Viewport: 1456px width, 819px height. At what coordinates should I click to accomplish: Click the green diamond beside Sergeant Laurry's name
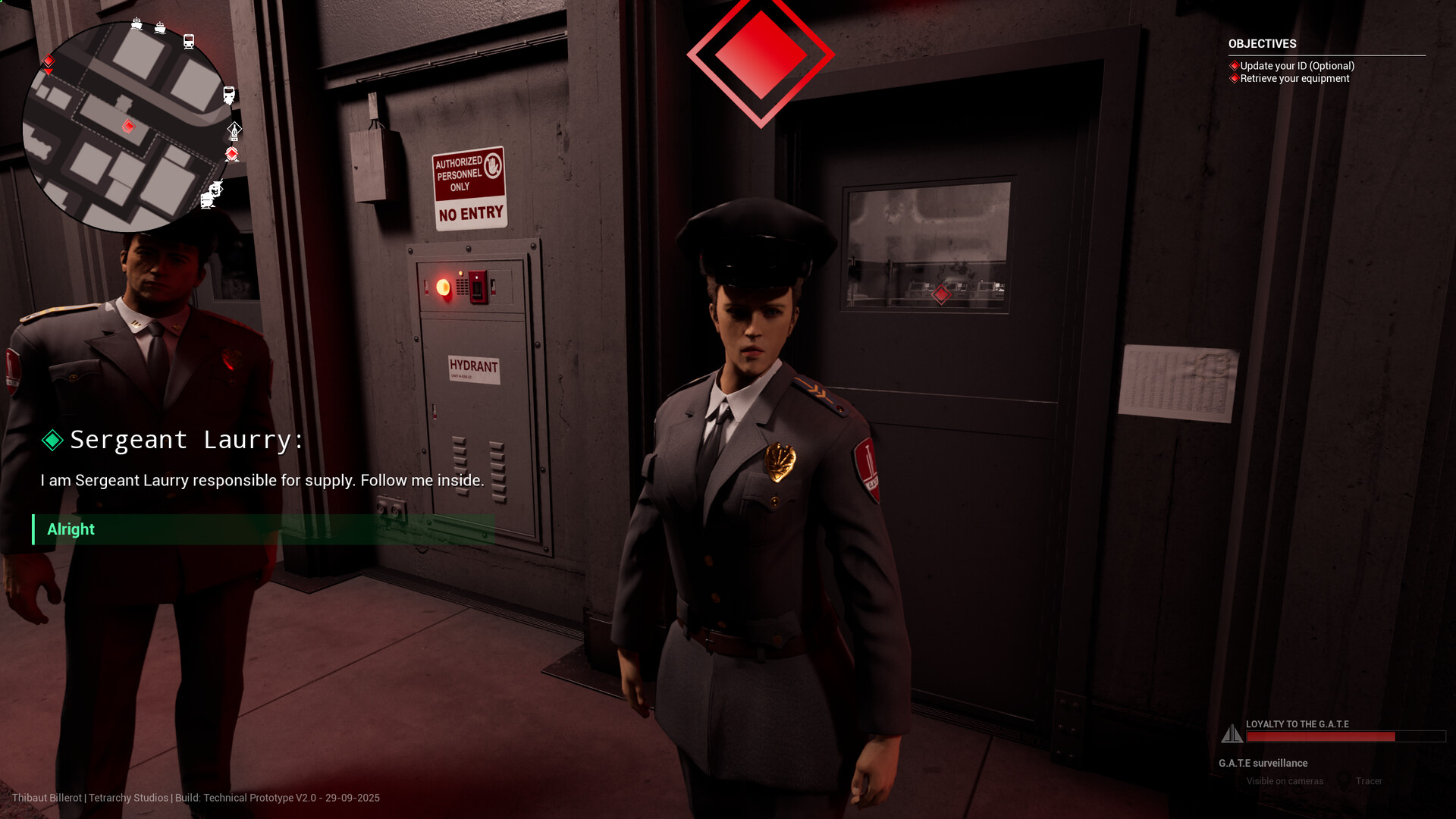pyautogui.click(x=52, y=439)
